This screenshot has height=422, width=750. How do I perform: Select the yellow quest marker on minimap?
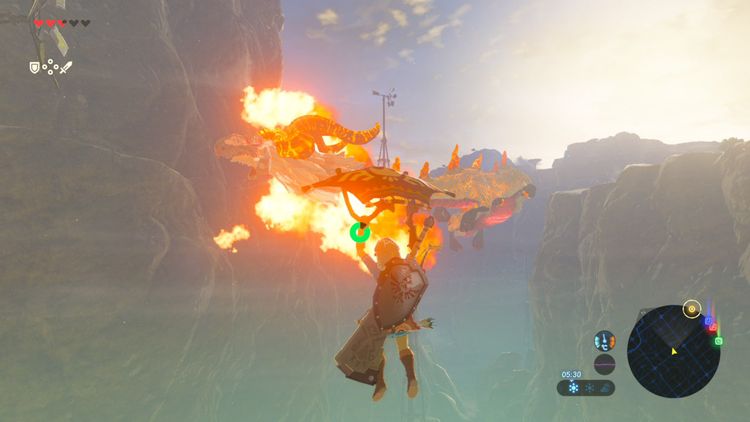pyautogui.click(x=690, y=308)
